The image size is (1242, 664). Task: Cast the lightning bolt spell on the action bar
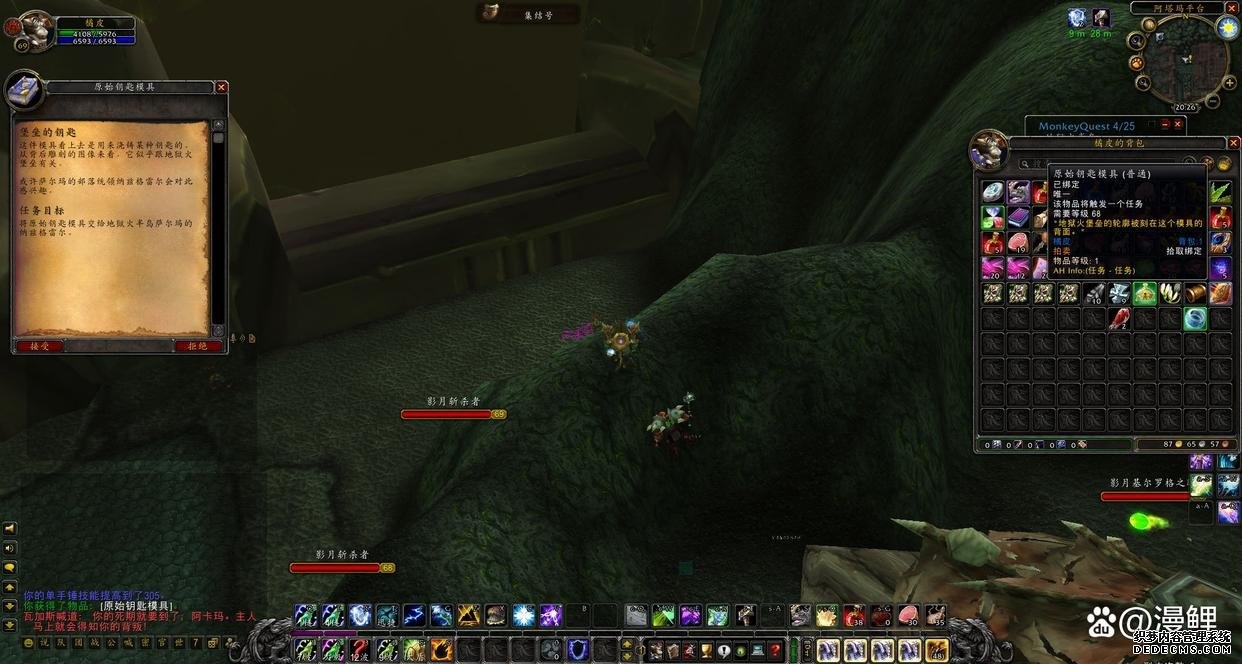point(413,615)
